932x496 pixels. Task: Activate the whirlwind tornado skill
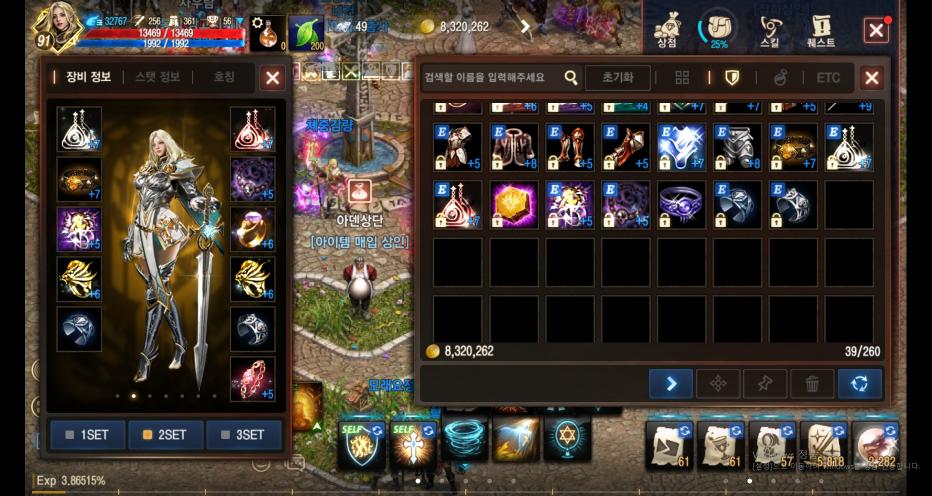(x=464, y=438)
